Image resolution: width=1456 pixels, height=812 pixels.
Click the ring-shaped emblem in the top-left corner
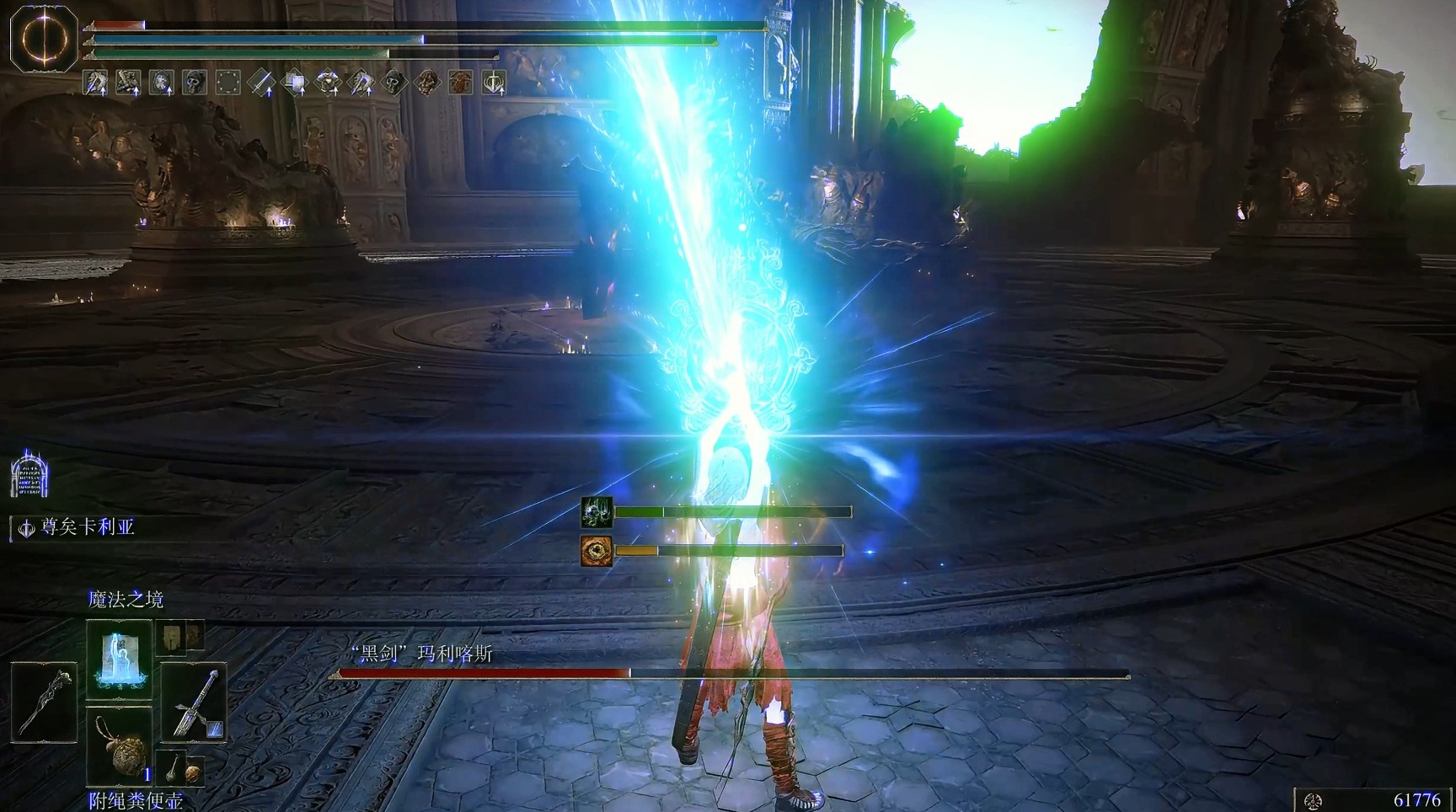pyautogui.click(x=43, y=39)
